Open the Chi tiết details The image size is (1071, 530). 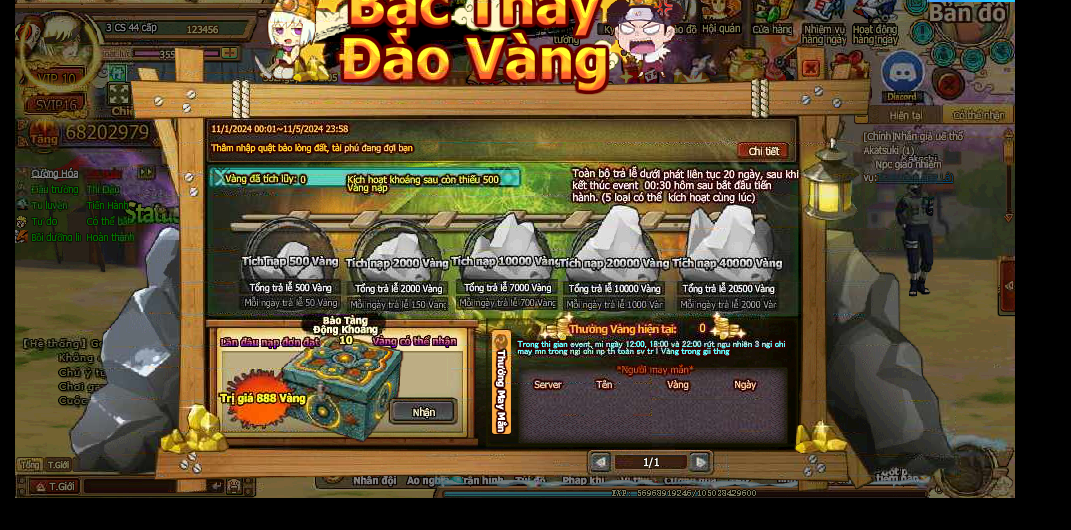763,151
